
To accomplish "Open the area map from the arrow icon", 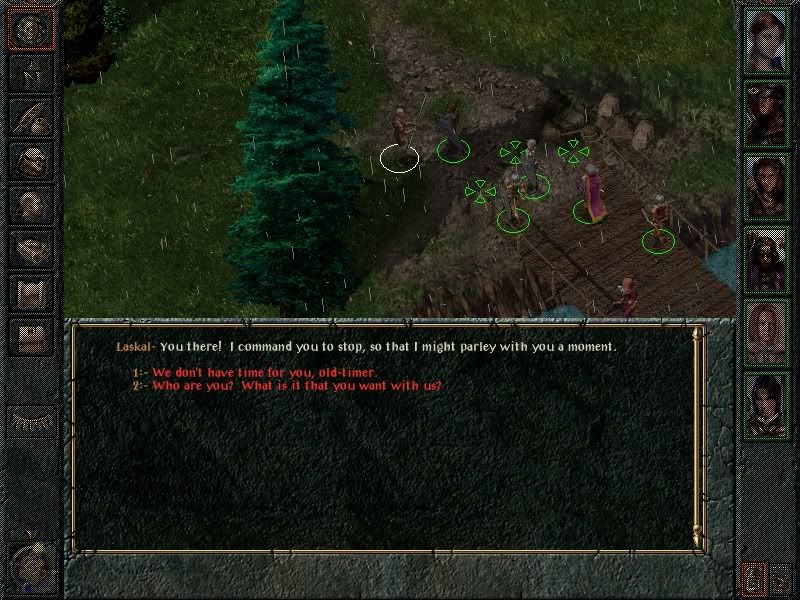I will tap(31, 71).
